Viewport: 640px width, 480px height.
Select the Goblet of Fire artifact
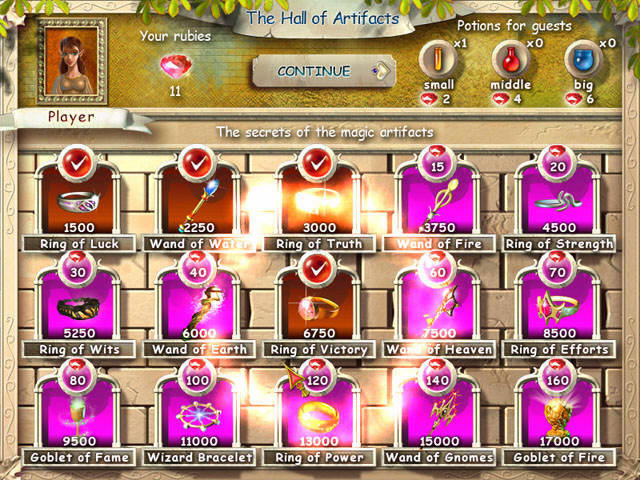557,412
